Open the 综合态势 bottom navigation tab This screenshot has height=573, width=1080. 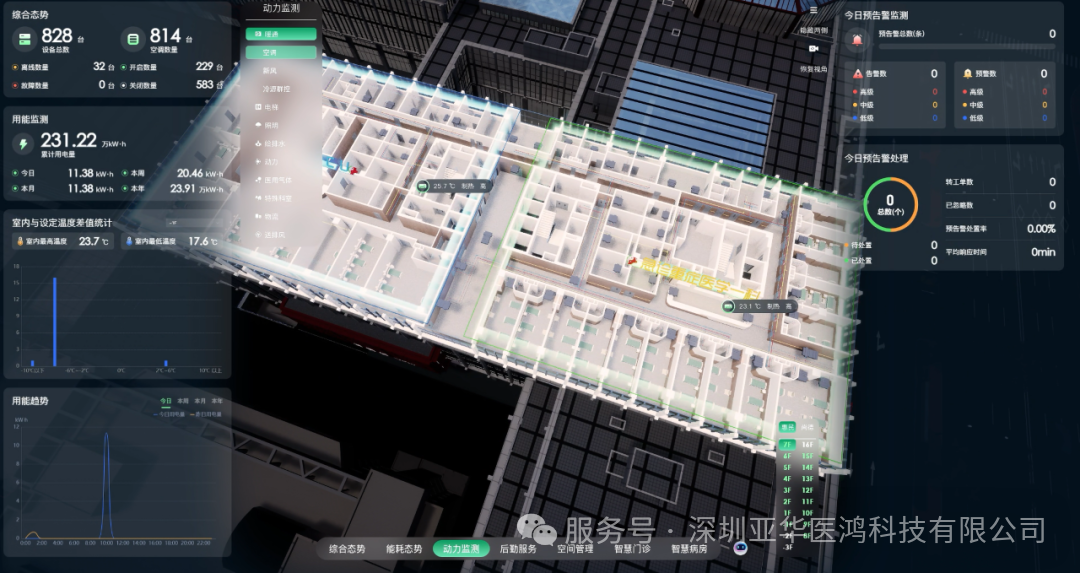(x=349, y=549)
